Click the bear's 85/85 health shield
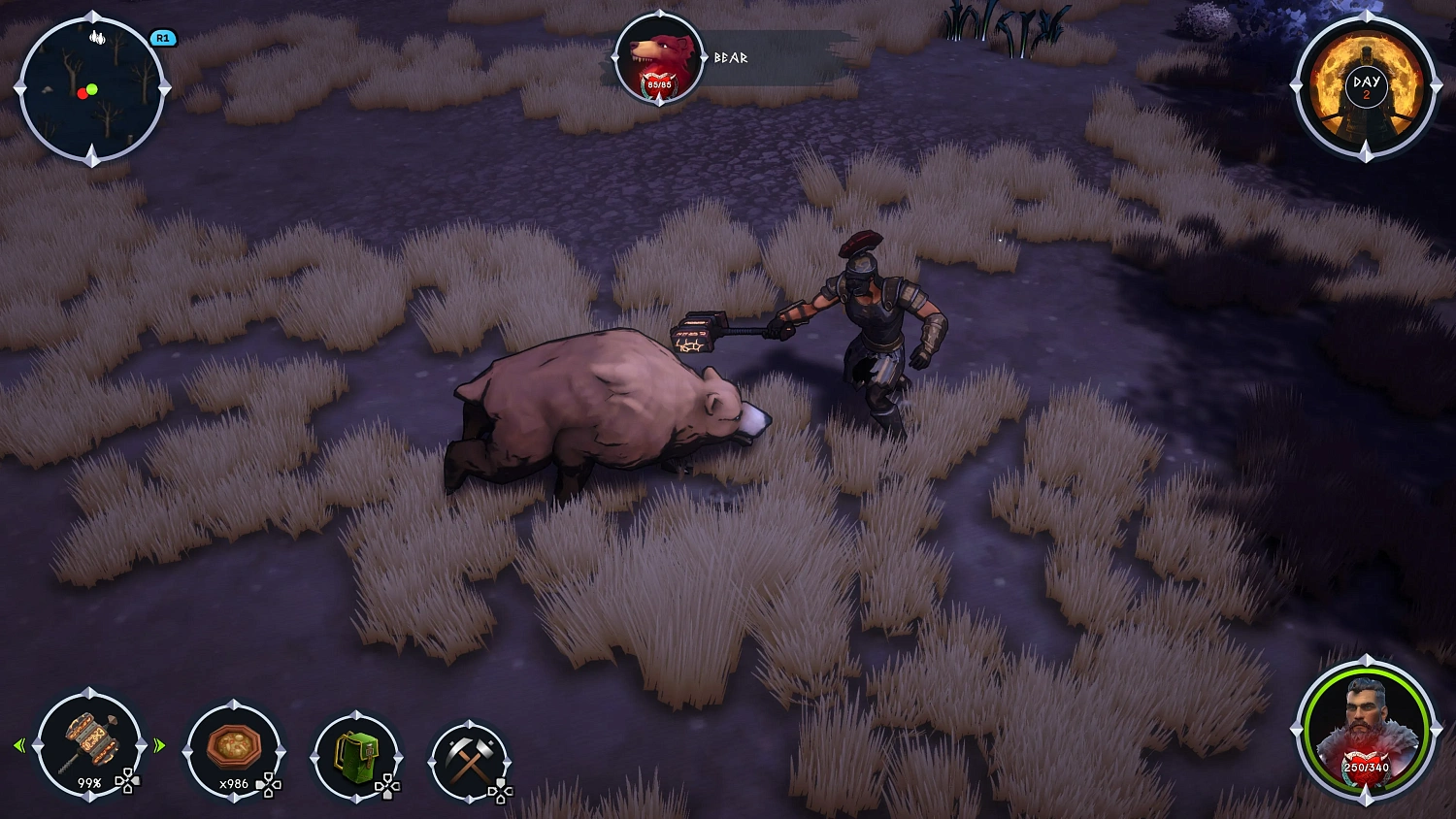 click(661, 83)
